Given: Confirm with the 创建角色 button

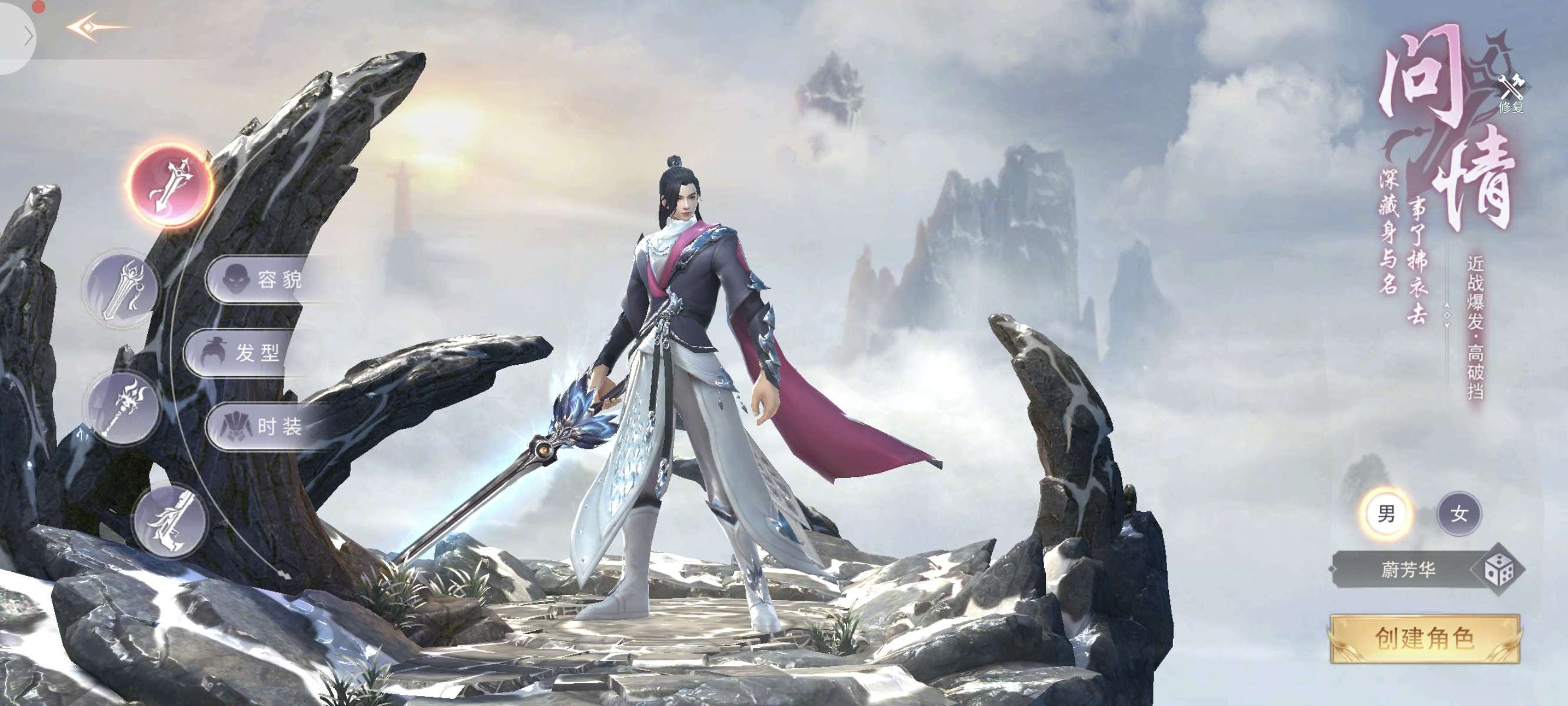Looking at the screenshot, I should pyautogui.click(x=1424, y=638).
